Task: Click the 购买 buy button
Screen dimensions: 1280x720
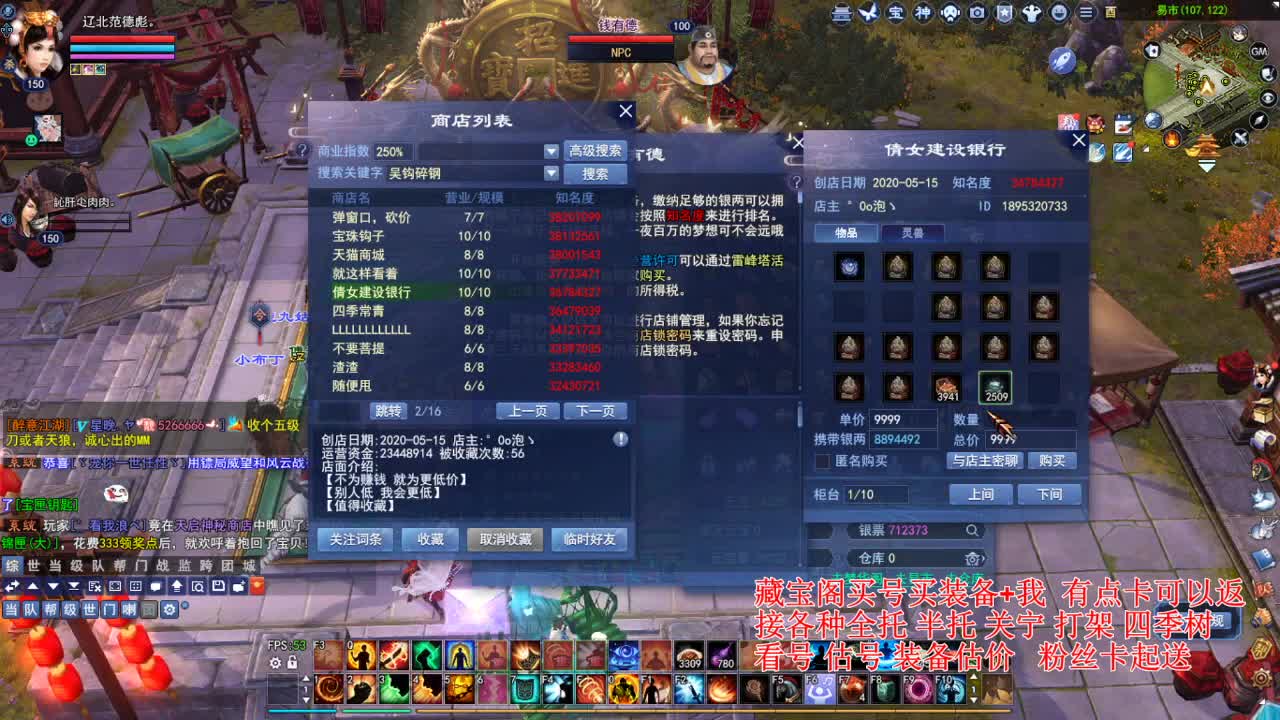Action: pos(1052,461)
